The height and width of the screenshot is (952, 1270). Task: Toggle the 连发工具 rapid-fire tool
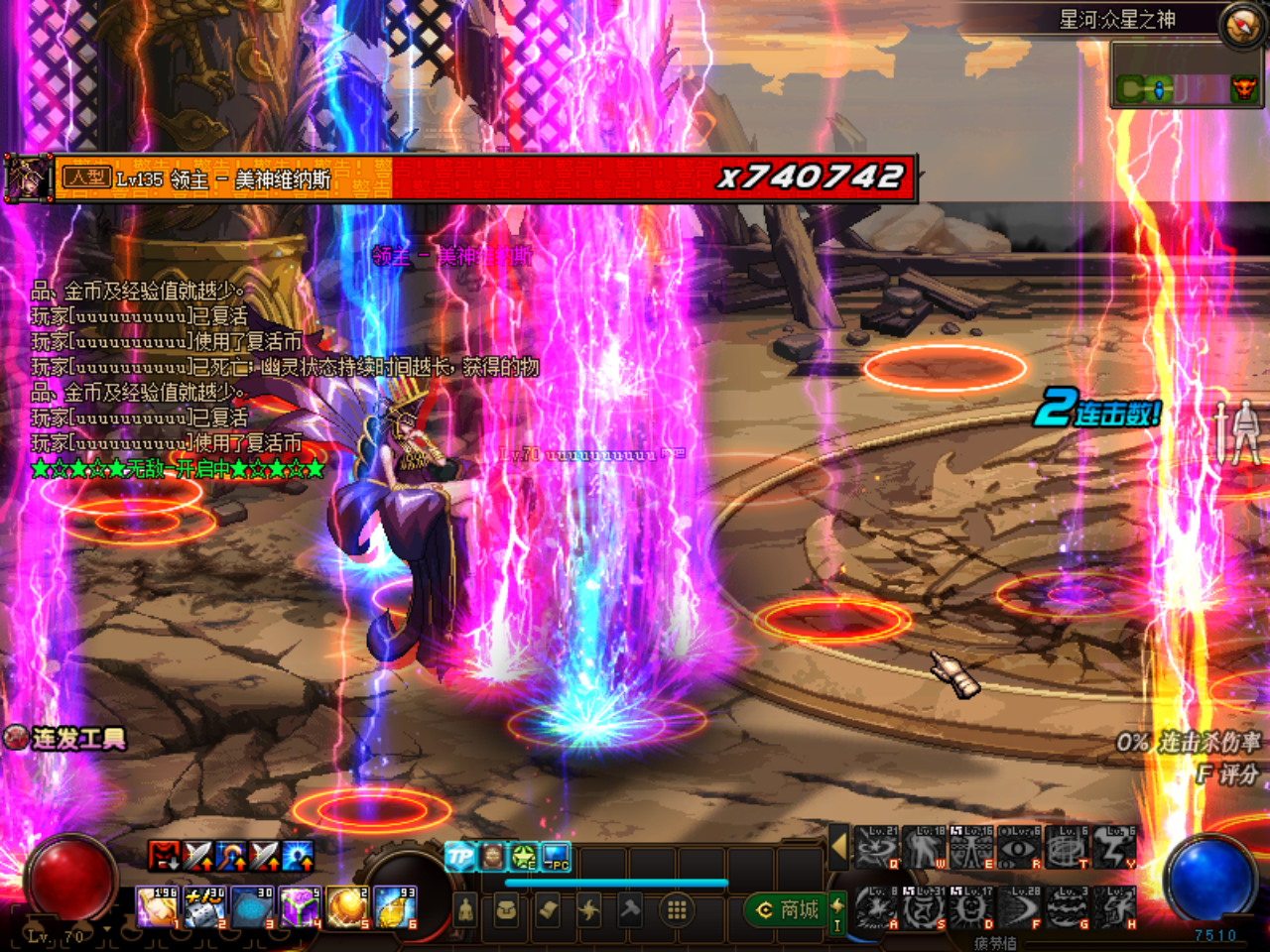pyautogui.click(x=65, y=739)
